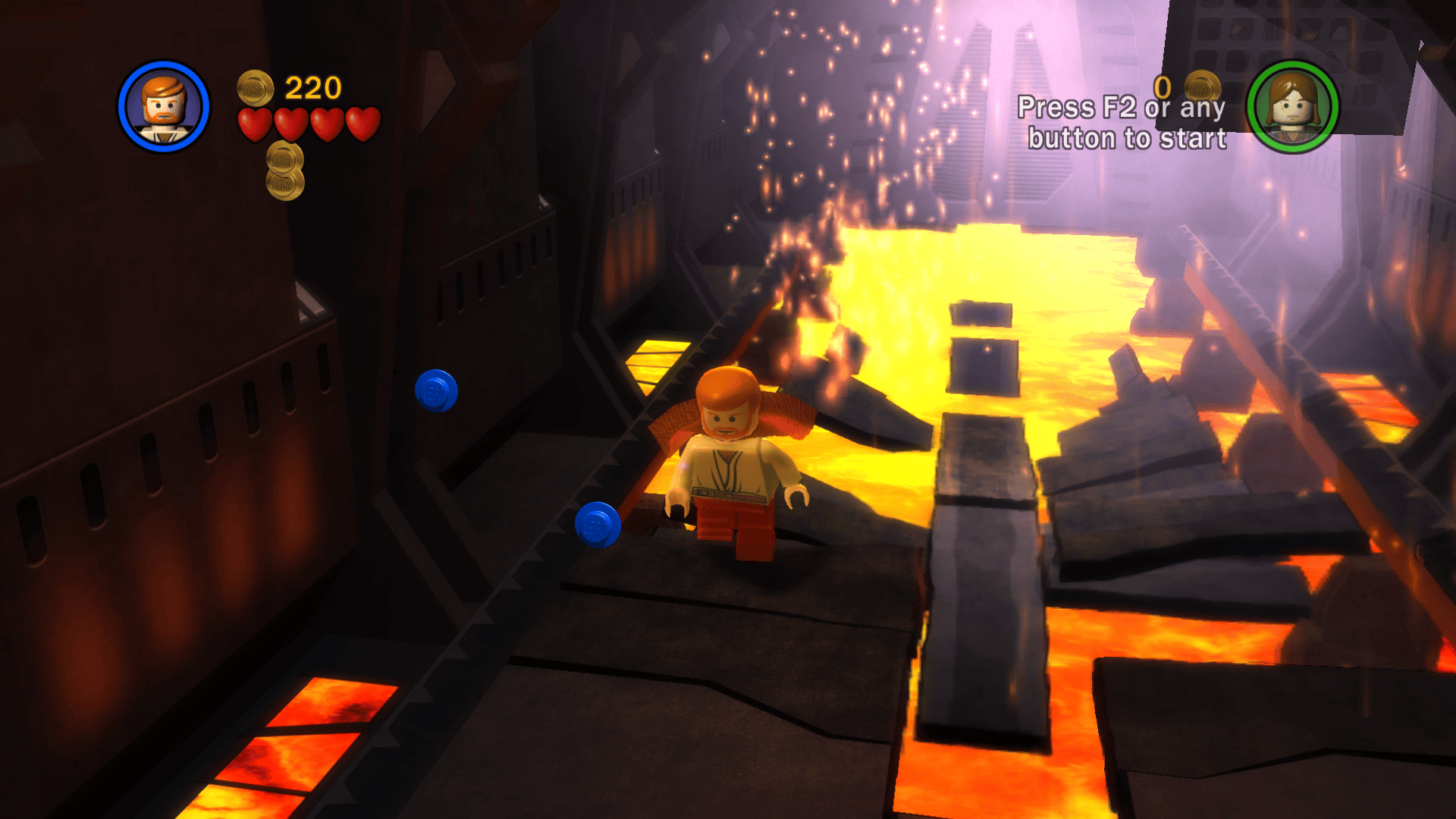Select the player two character portrait
Viewport: 1456px width, 819px height.
click(1293, 107)
